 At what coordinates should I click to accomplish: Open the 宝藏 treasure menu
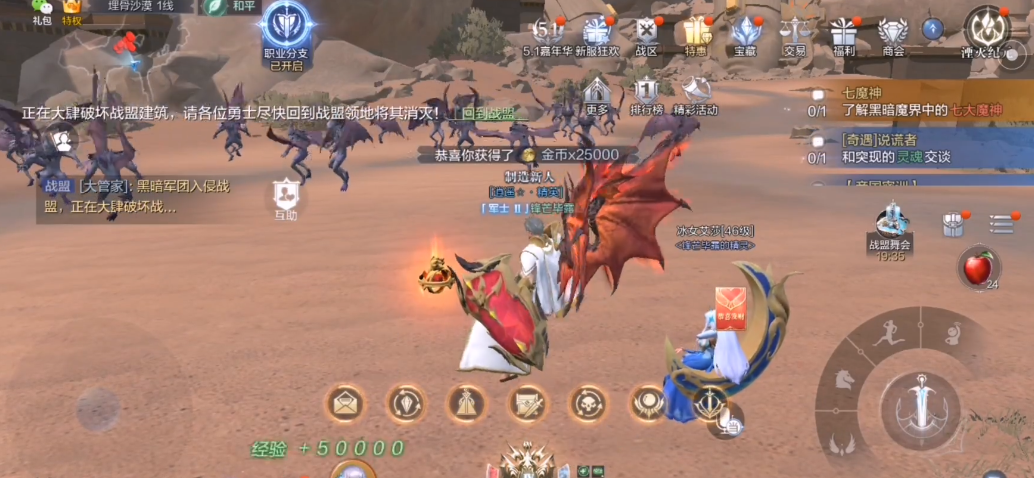coord(745,31)
